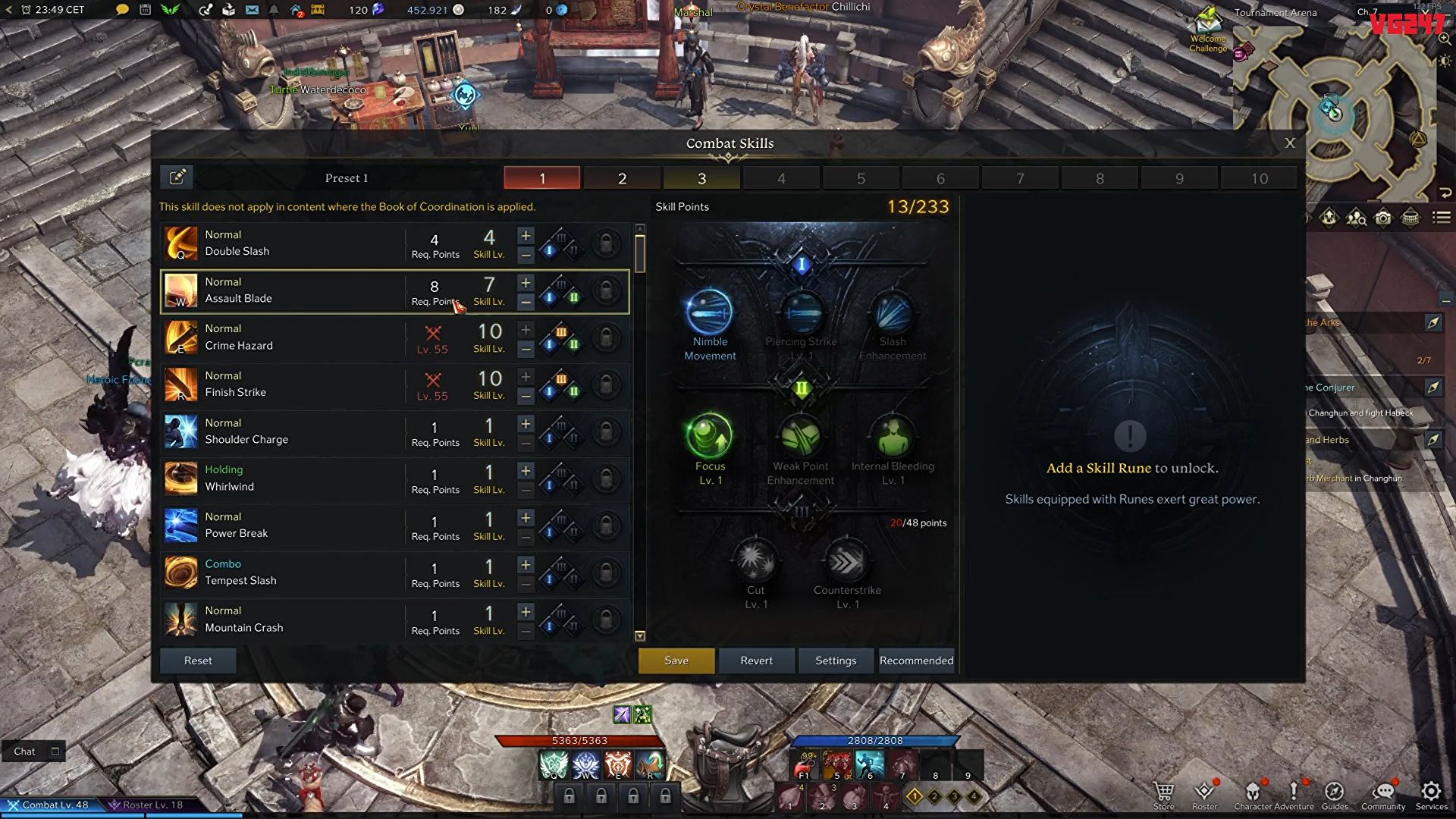The image size is (1456, 819).
Task: Revert the skill point changes
Action: (756, 661)
